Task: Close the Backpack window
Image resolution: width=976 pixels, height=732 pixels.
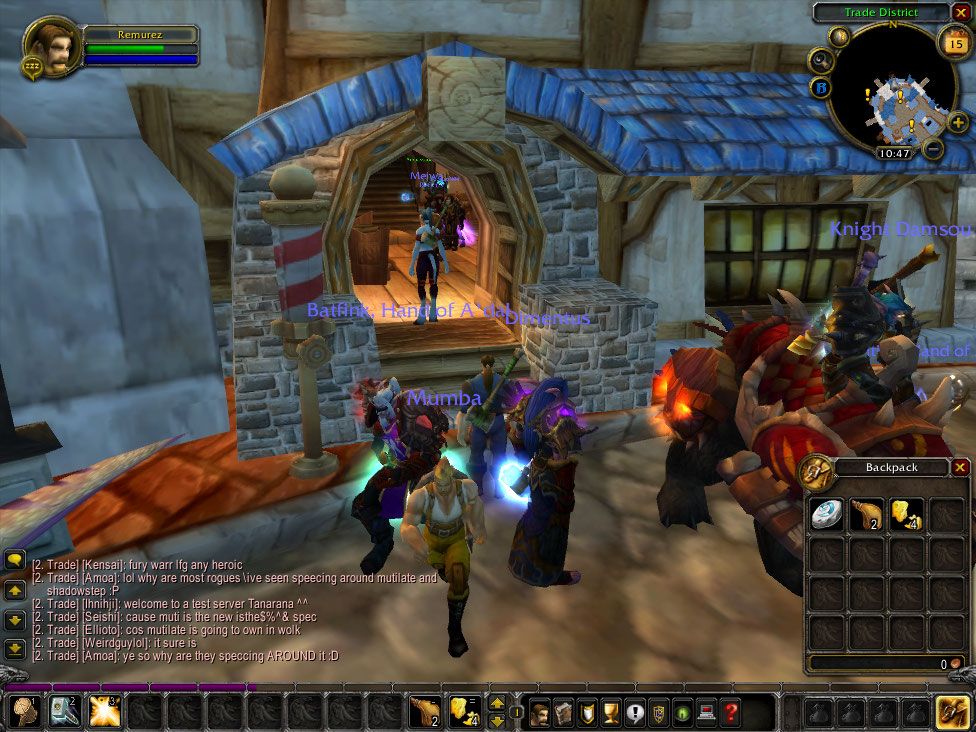Action: pyautogui.click(x=960, y=467)
